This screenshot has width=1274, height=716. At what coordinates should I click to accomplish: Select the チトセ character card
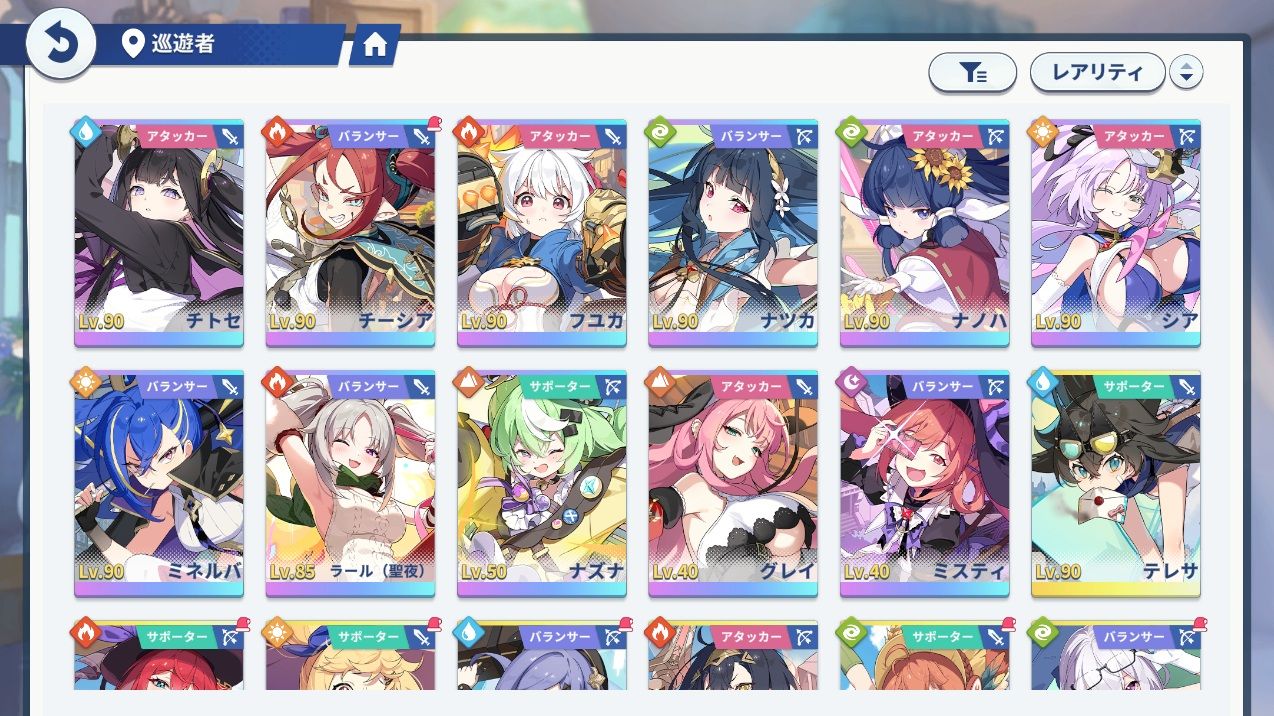point(159,235)
